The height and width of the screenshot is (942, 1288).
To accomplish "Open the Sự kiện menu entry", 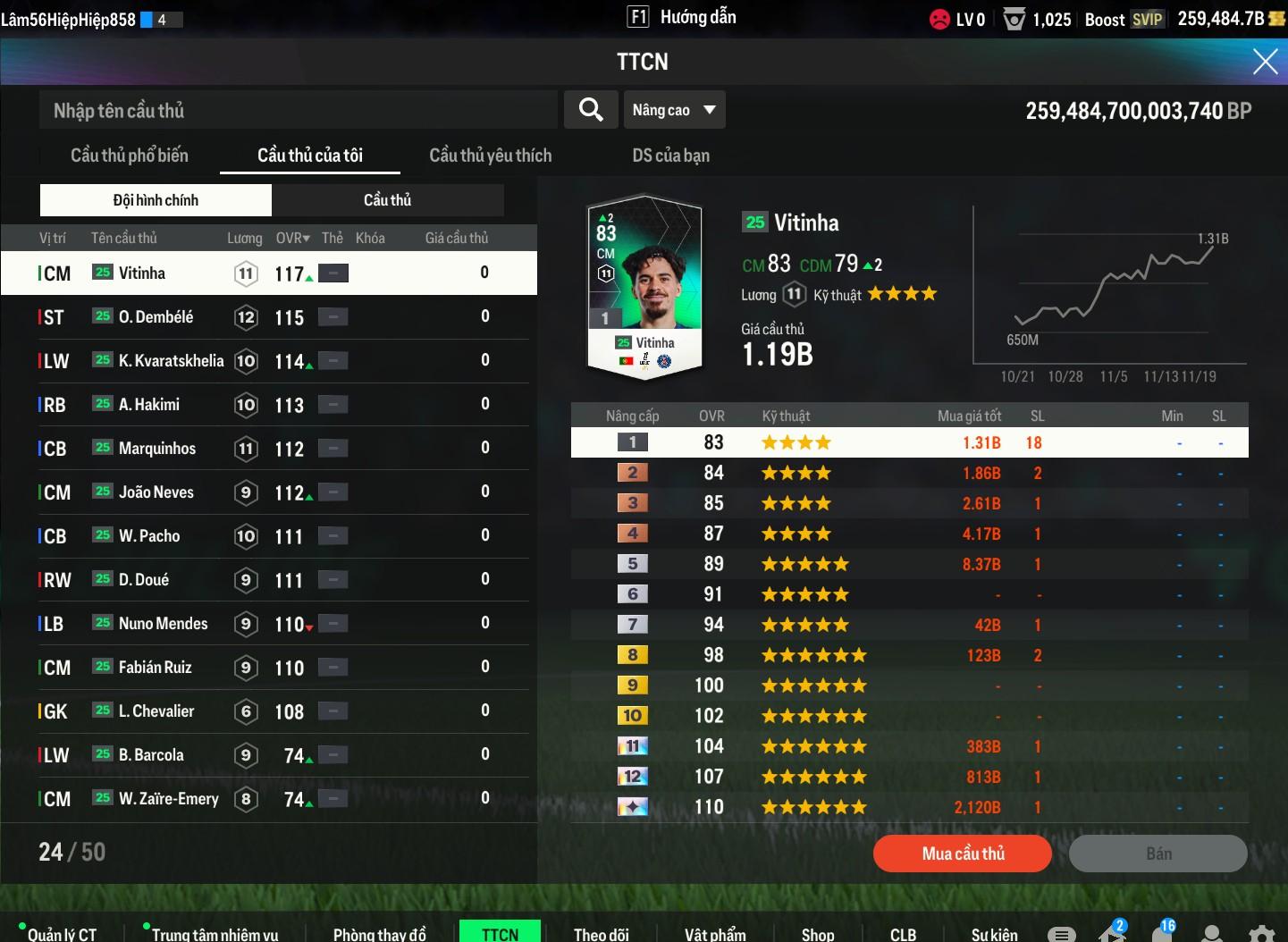I will coord(994,934).
